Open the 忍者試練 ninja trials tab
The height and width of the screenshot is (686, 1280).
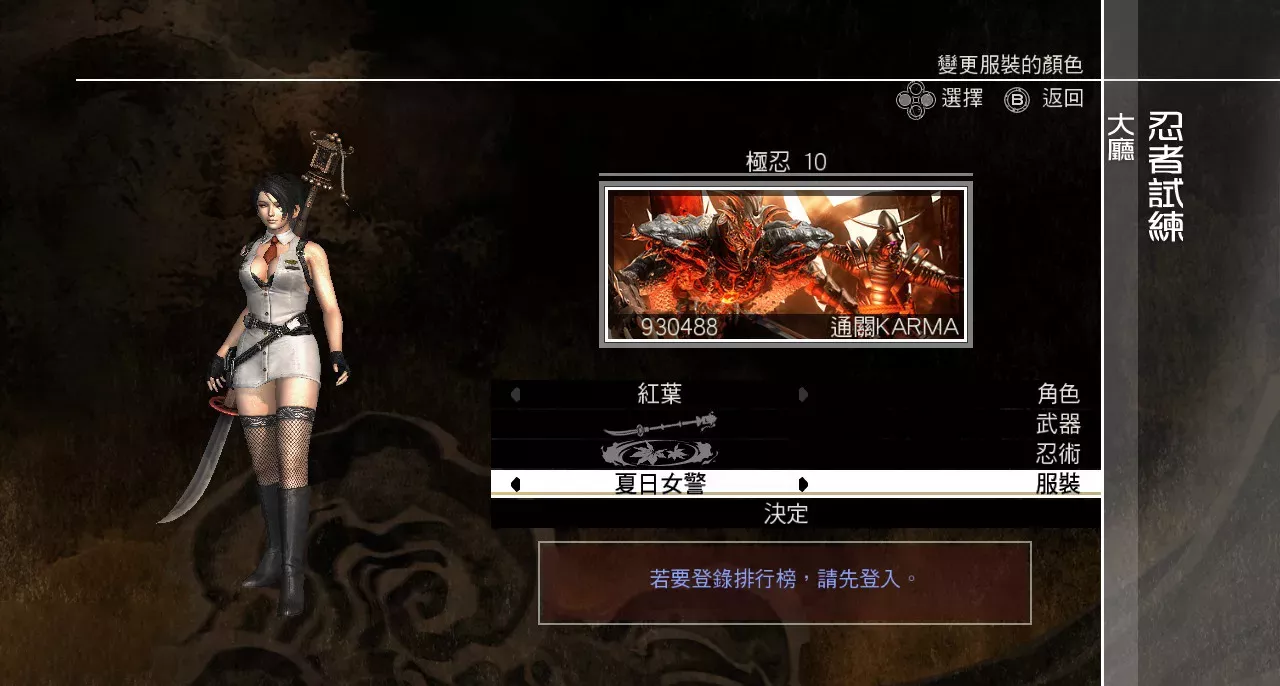tap(1166, 176)
